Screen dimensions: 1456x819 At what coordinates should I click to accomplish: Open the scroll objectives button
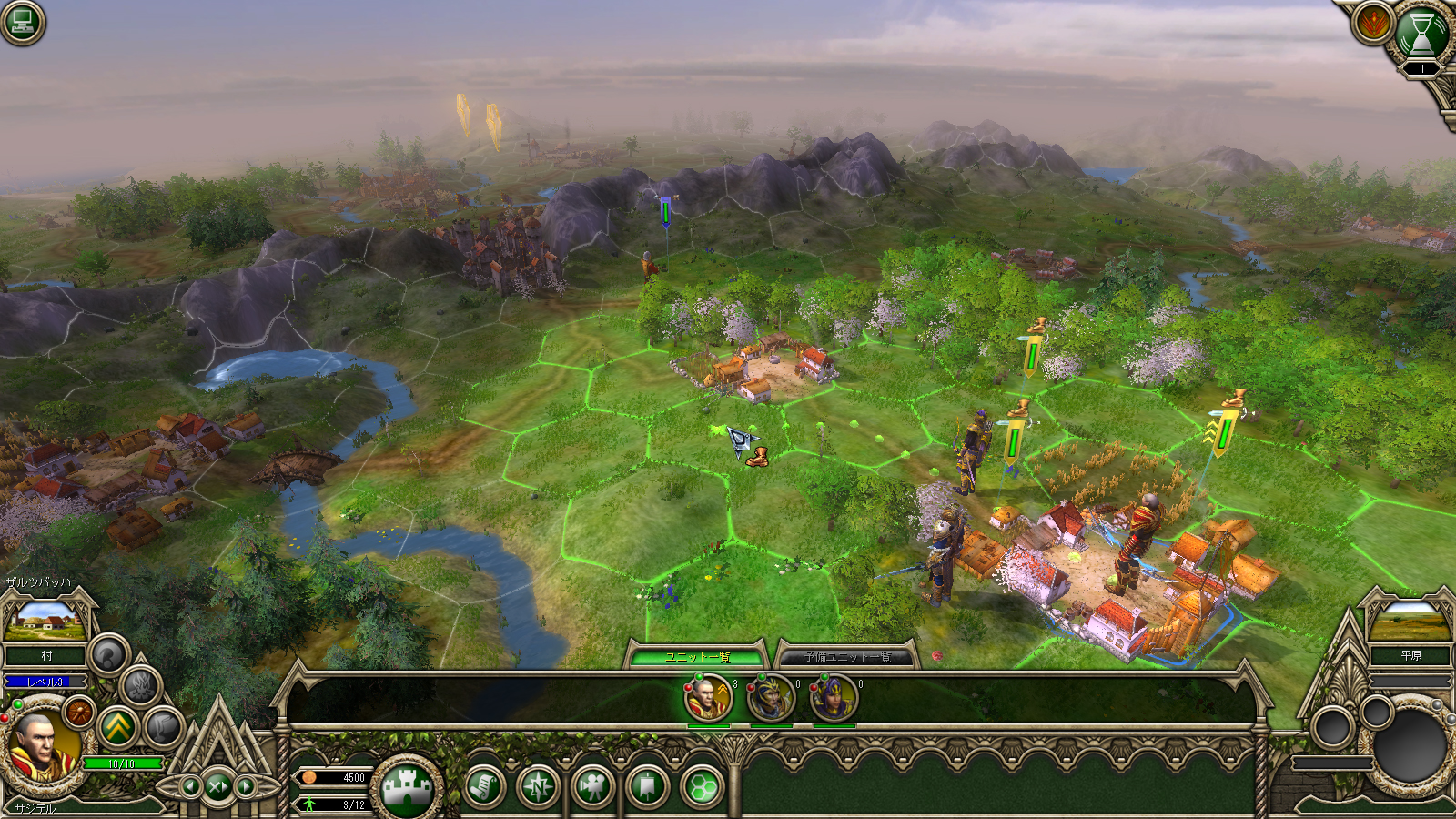483,786
